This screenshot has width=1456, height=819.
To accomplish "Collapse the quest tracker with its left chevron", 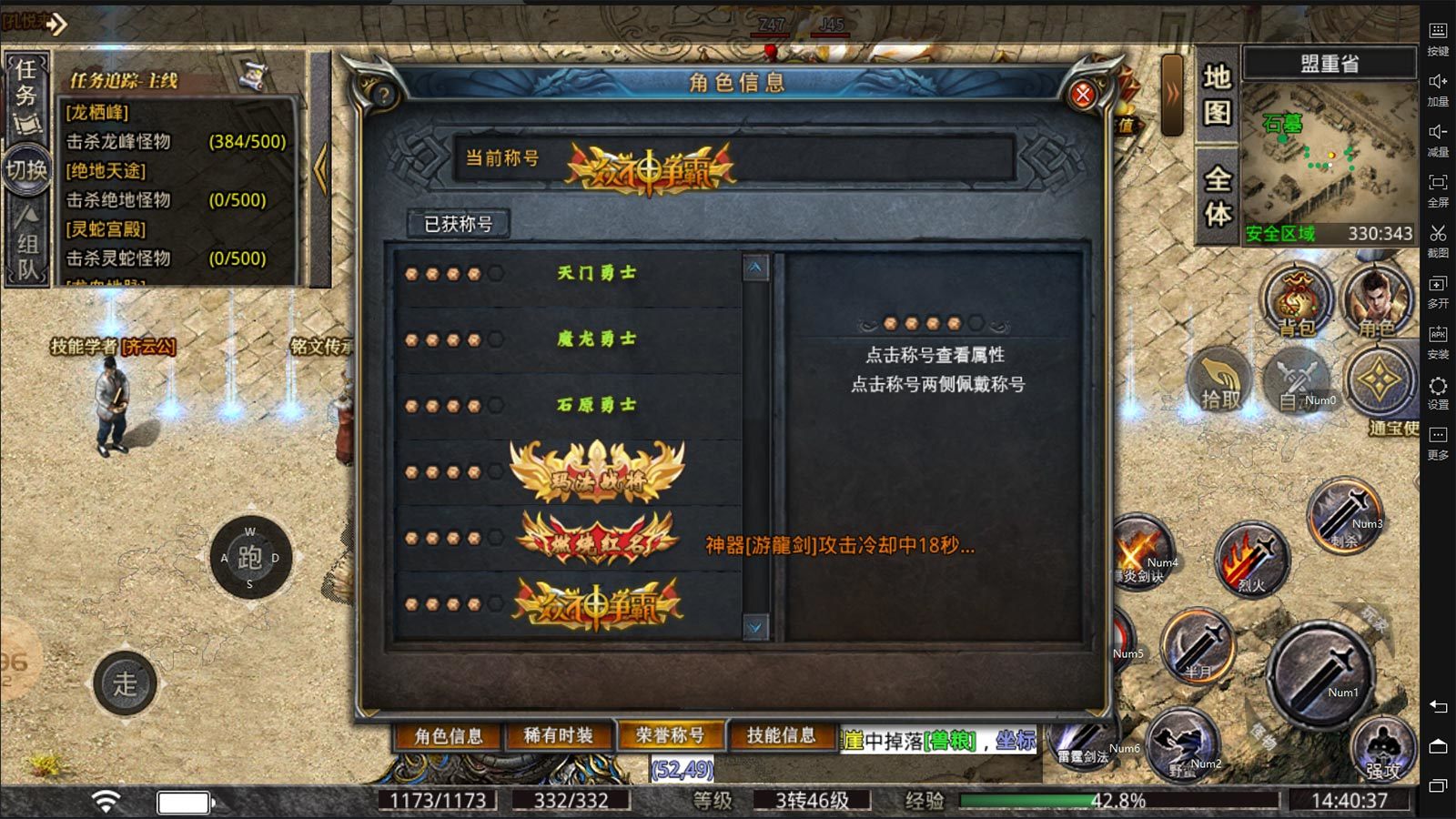I will tap(320, 168).
